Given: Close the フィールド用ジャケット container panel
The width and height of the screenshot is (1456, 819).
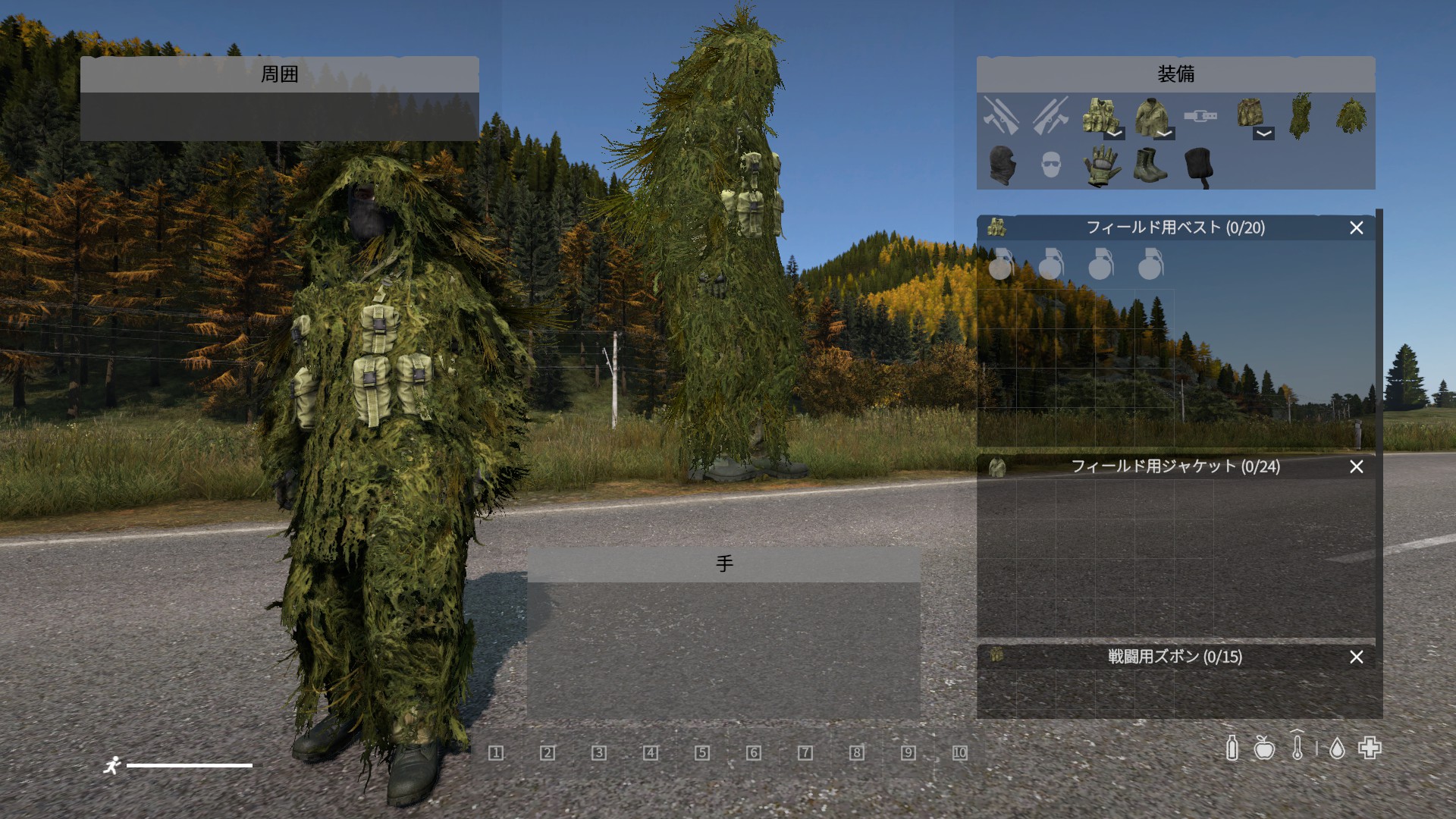Looking at the screenshot, I should tap(1356, 466).
